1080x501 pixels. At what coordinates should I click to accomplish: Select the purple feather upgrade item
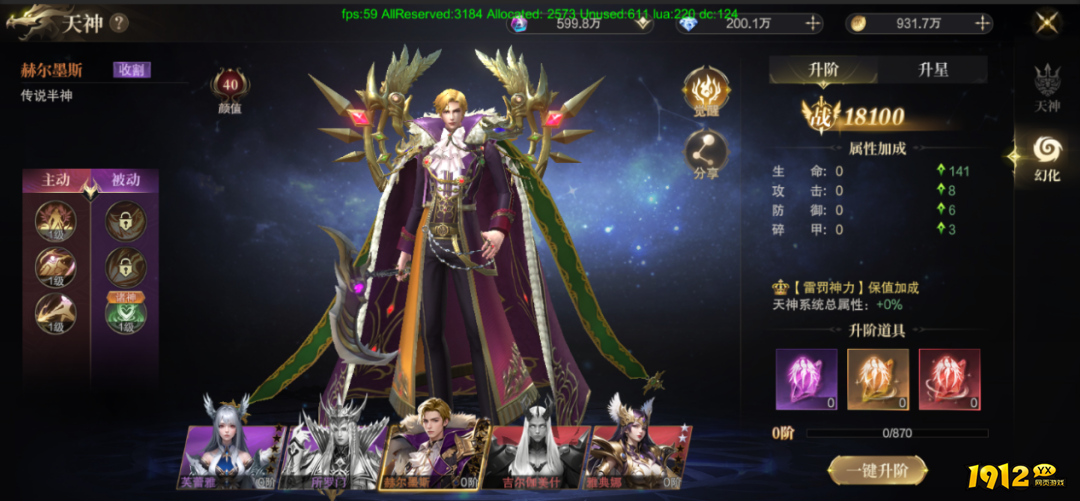tap(806, 379)
